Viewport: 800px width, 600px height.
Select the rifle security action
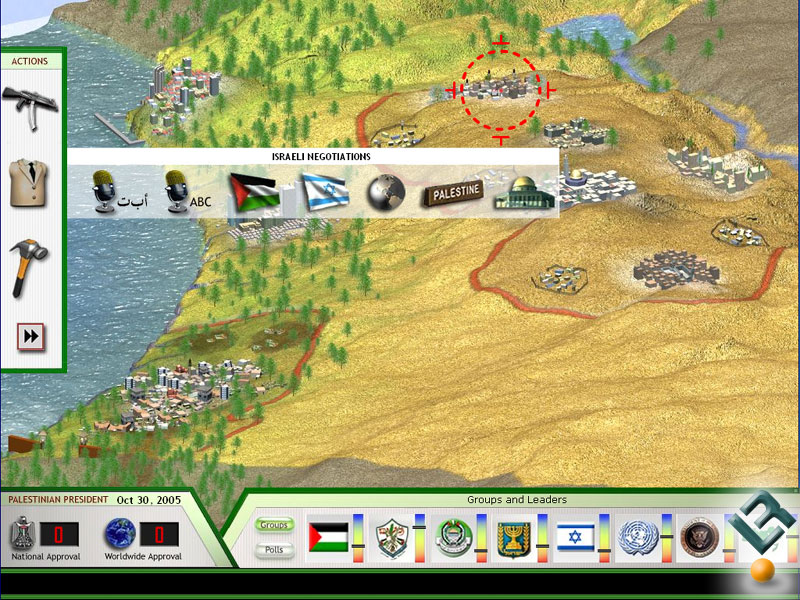coord(31,104)
